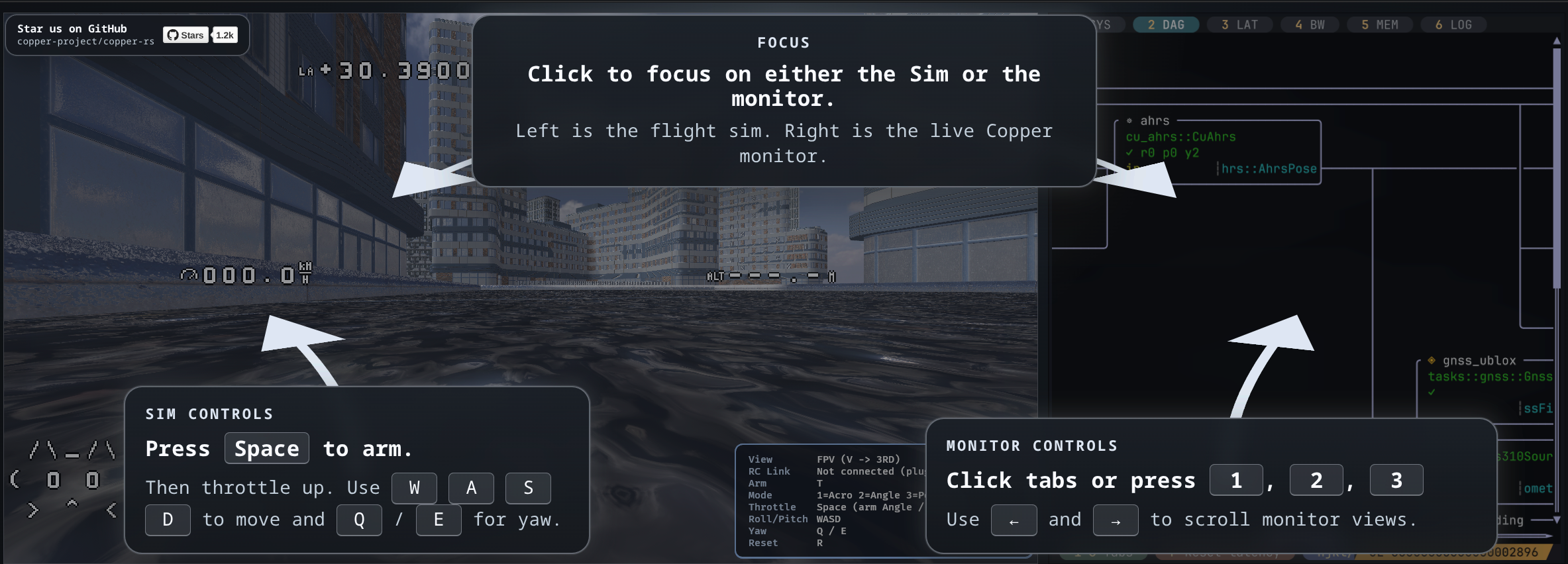Viewport: 1568px width, 564px height.
Task: Click the "1" keycap in Monitor Controls
Action: pyautogui.click(x=1235, y=480)
